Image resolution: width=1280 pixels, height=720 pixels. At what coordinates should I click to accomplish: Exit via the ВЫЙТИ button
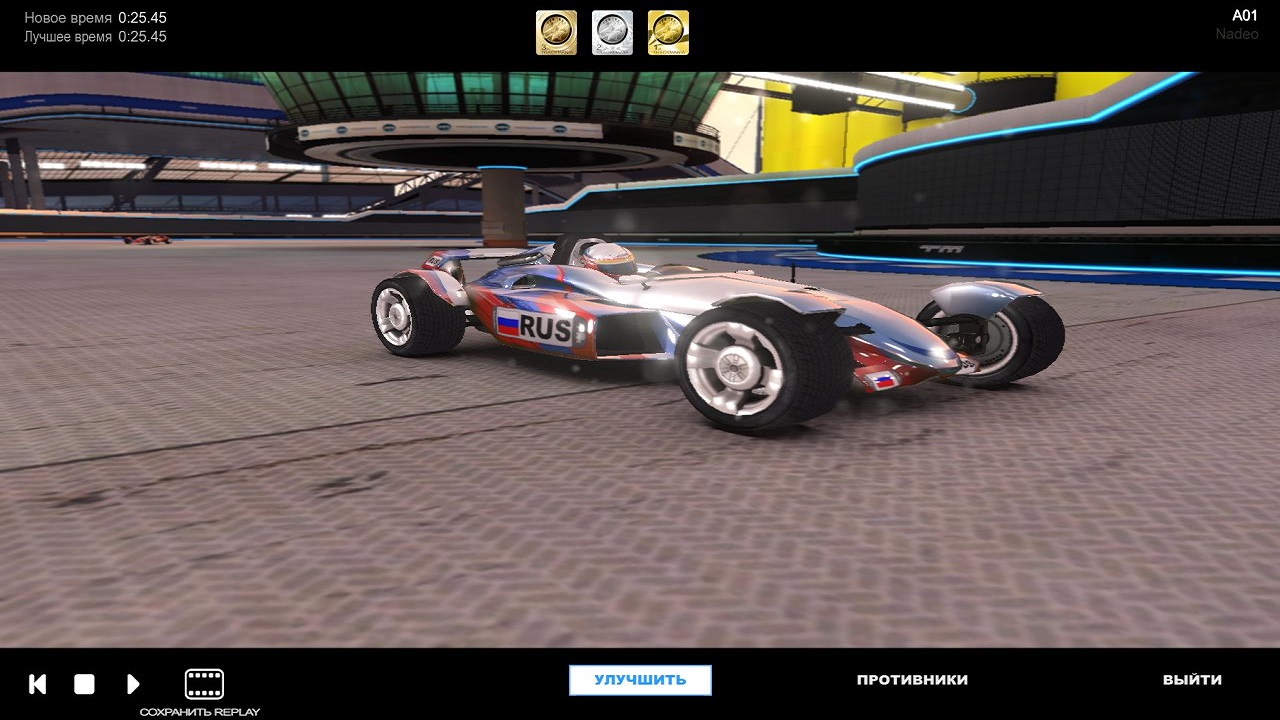click(1192, 680)
